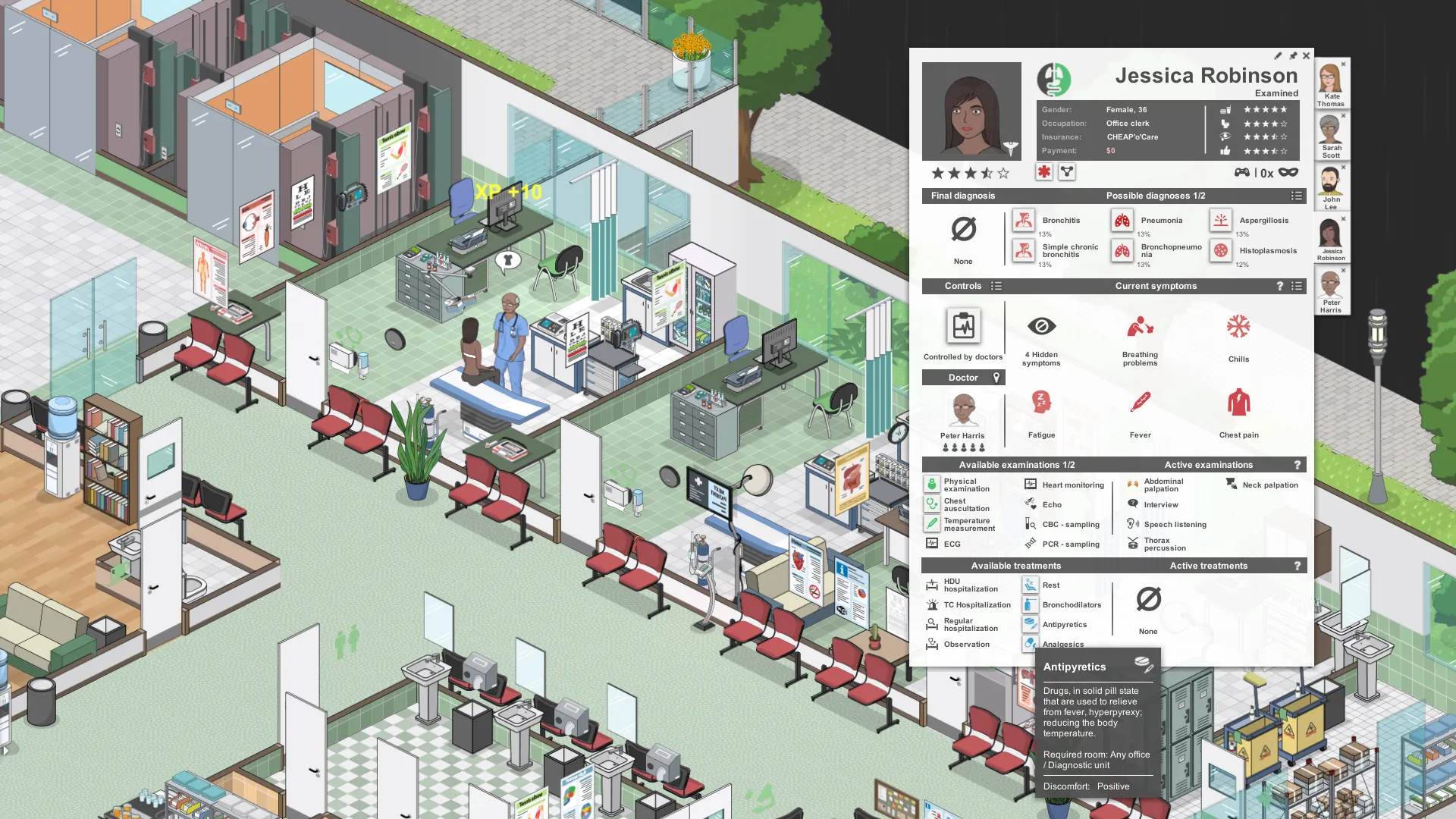Start a Chest auscultation exam
Image resolution: width=1456 pixels, height=819 pixels.
933,504
